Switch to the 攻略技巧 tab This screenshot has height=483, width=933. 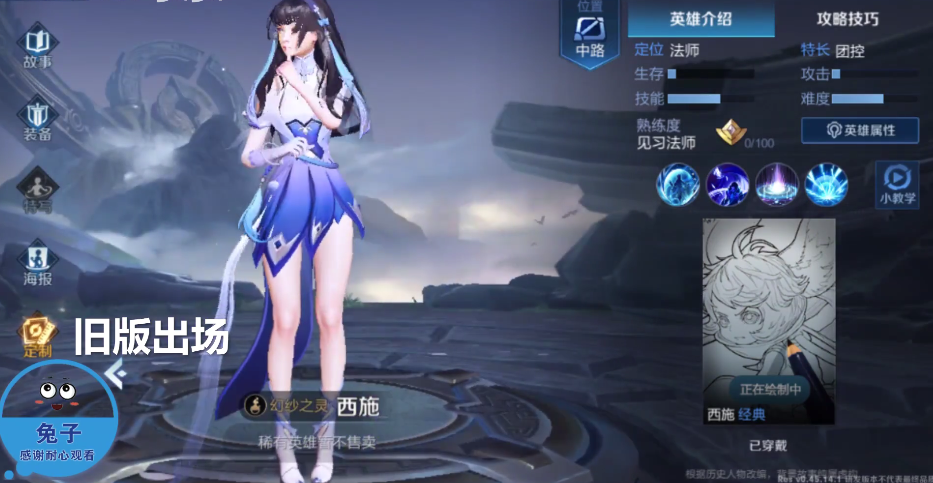pos(847,19)
